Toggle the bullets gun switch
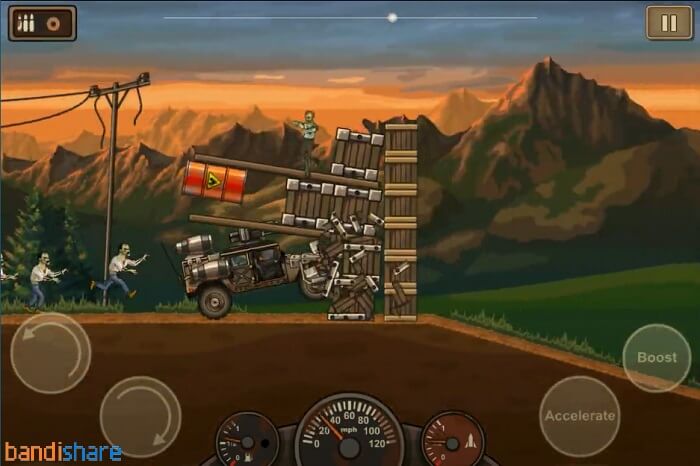 42,22
